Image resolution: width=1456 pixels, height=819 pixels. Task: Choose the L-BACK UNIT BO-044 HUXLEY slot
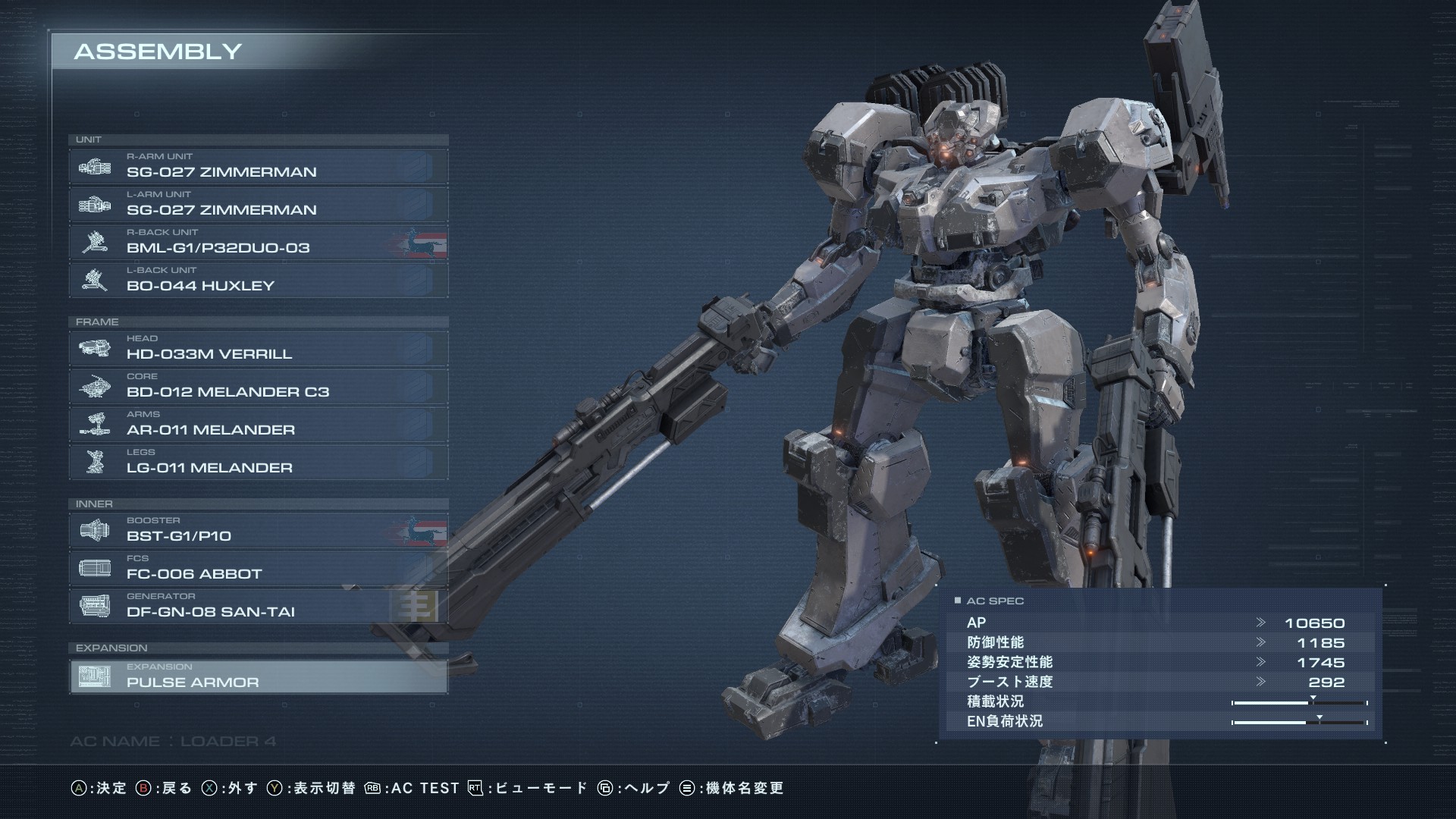click(x=258, y=280)
